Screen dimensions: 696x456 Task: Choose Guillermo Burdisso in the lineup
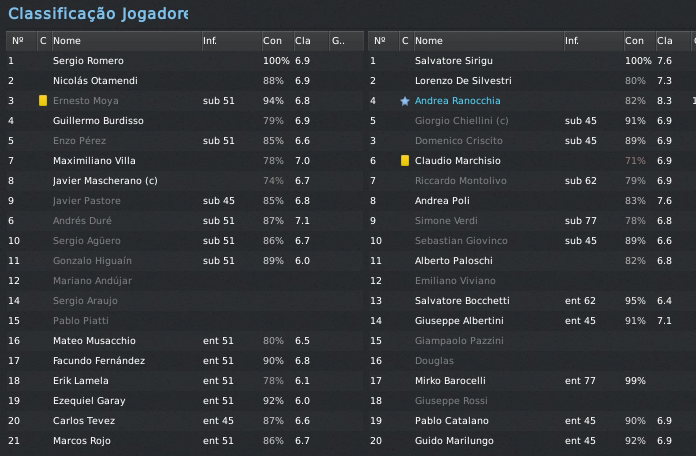(x=98, y=121)
